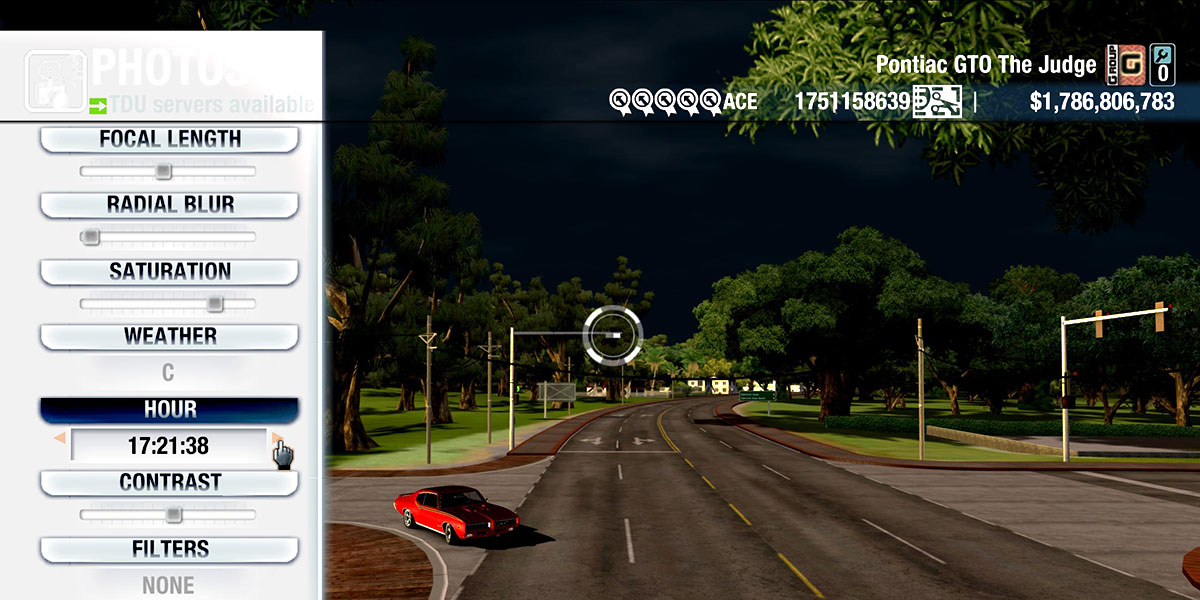Click the Radial Blur slider handle
This screenshot has height=600, width=1200.
(91, 237)
